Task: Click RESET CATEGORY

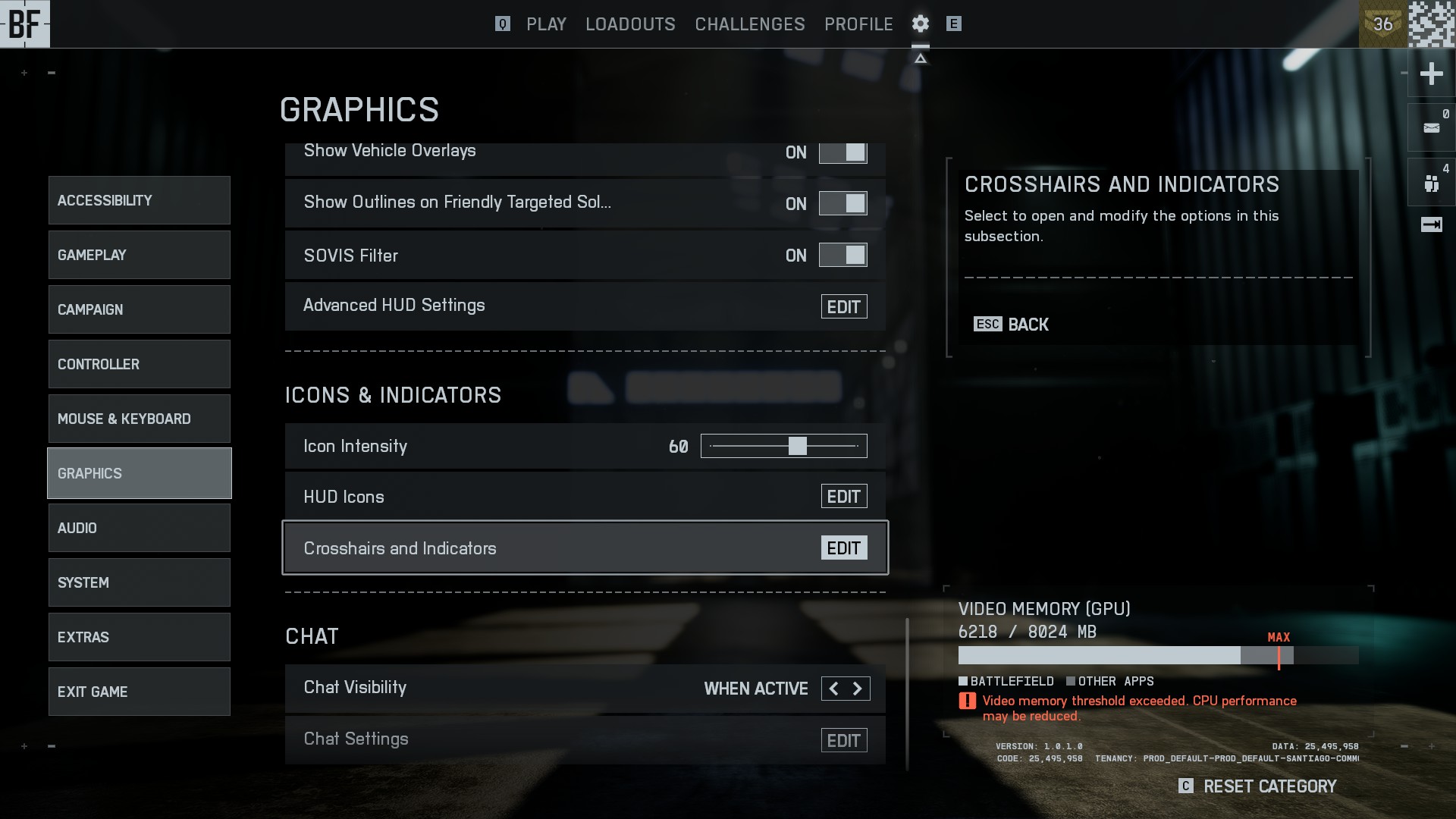Action: coord(1269,786)
